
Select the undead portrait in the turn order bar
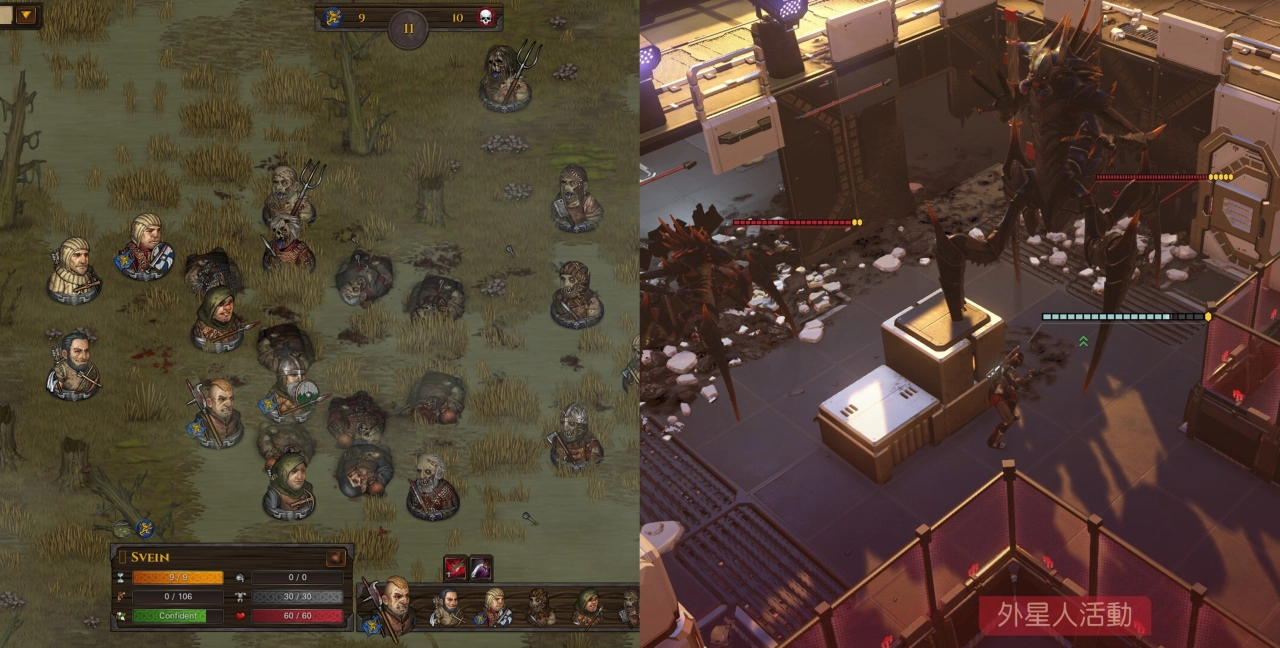coord(541,607)
